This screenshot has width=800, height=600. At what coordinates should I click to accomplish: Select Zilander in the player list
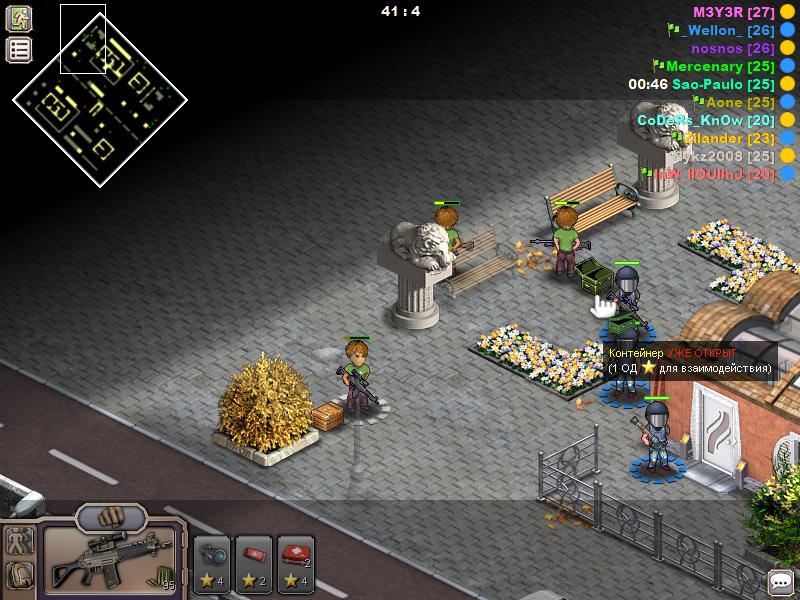pos(728,138)
